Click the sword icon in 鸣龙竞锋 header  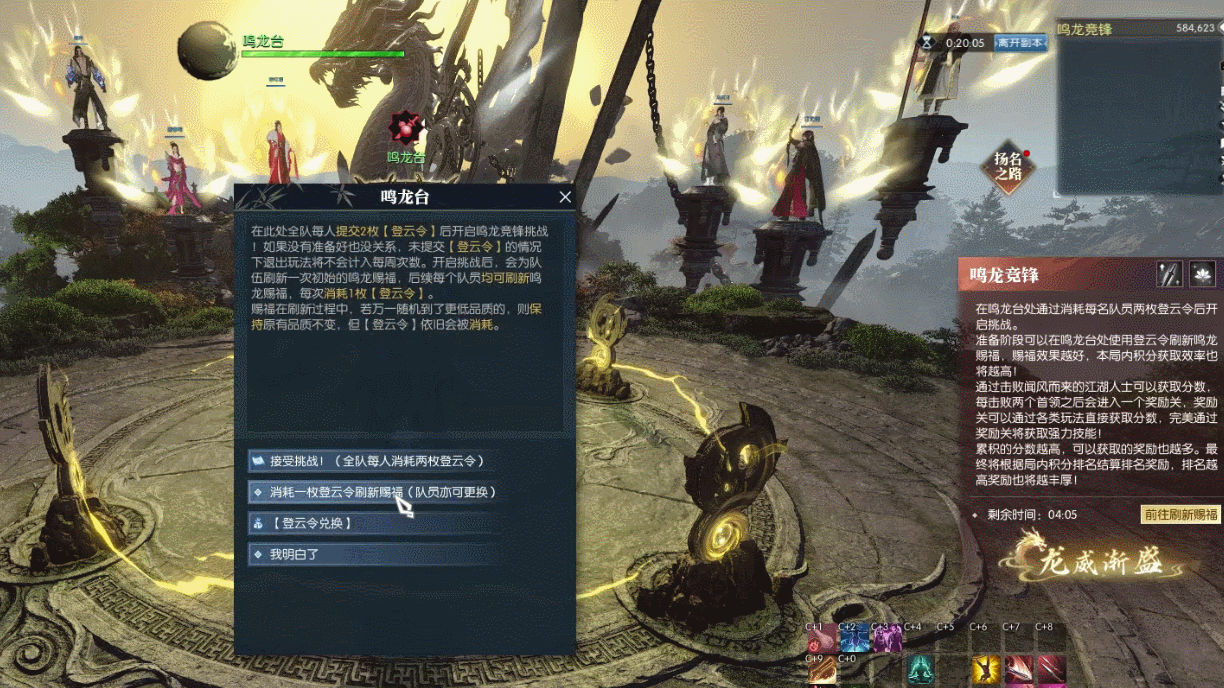[x=1169, y=274]
